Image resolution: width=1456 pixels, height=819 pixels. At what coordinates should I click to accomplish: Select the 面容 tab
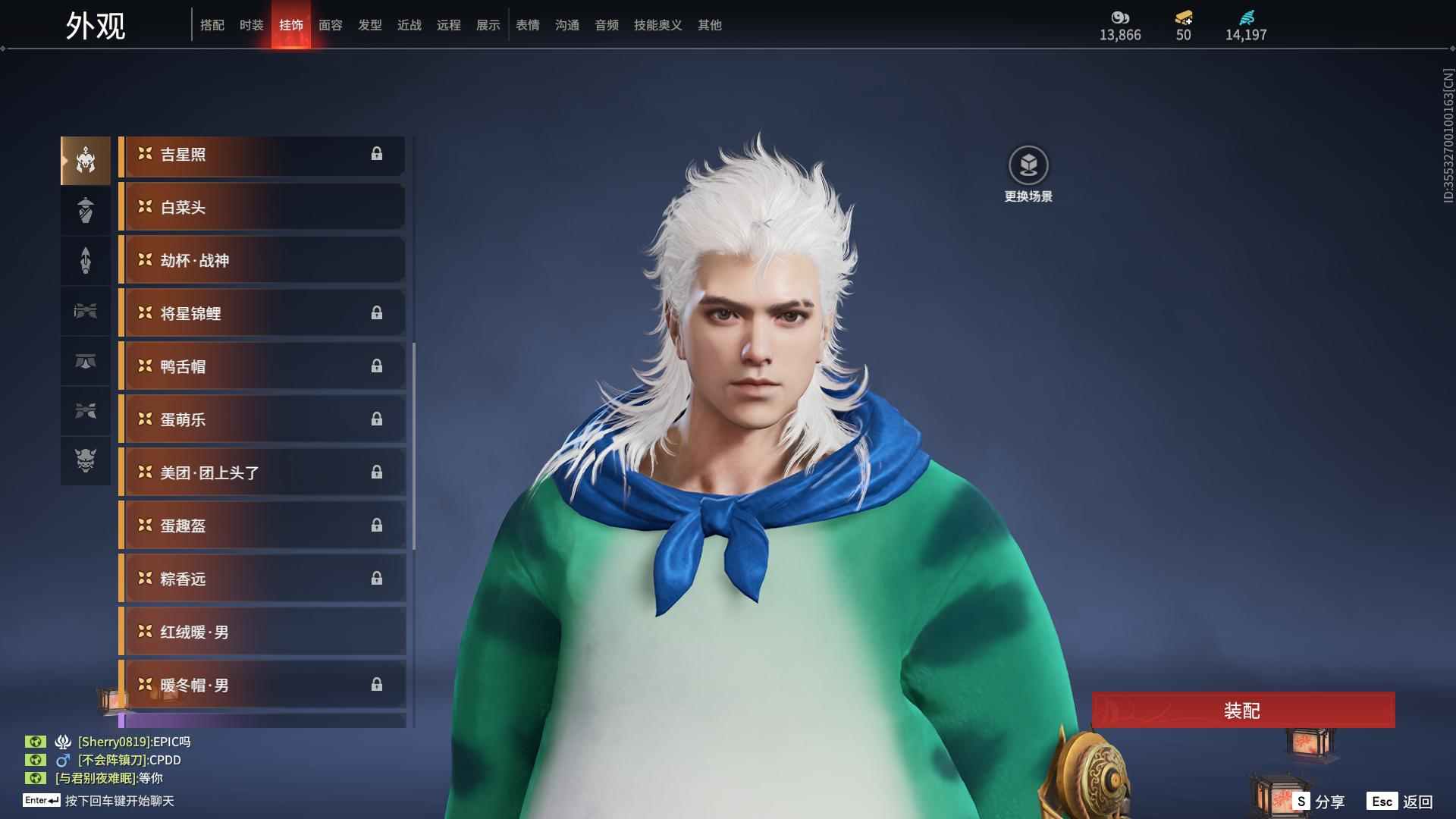click(331, 25)
